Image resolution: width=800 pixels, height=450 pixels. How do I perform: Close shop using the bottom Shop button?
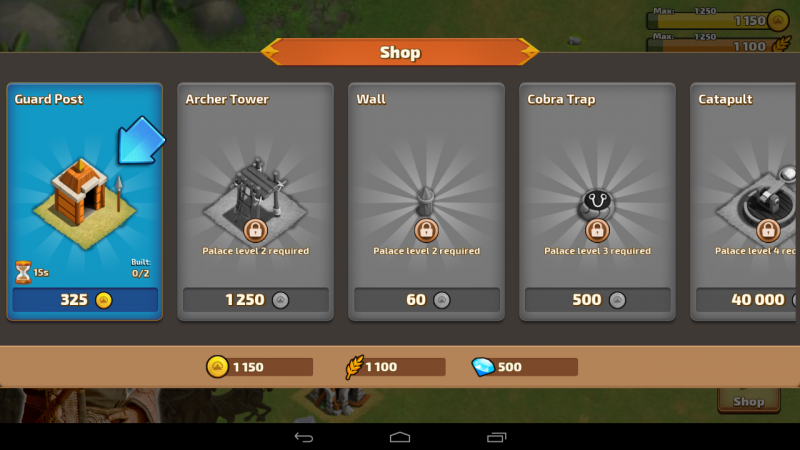[x=748, y=400]
